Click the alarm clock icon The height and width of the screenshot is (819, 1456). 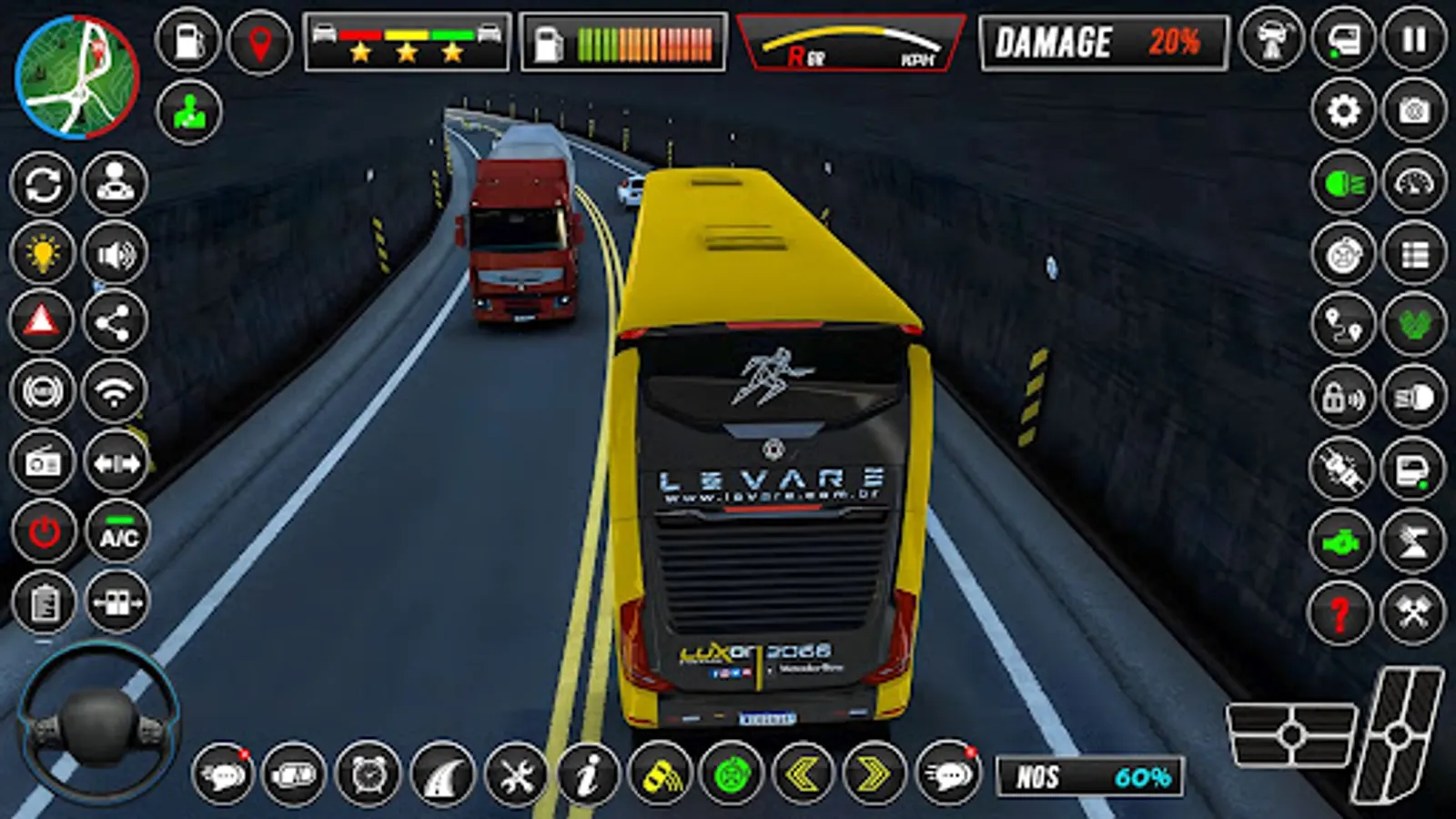pos(368,777)
